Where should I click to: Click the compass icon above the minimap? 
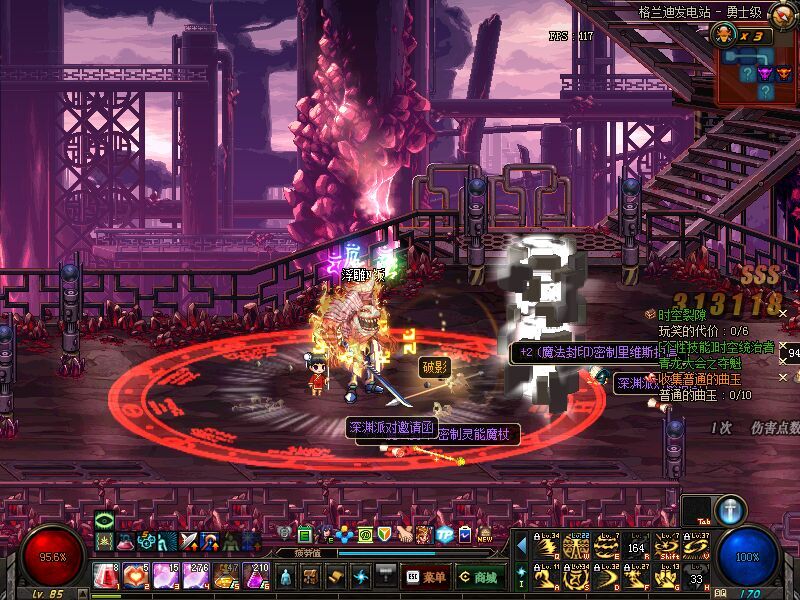click(783, 13)
